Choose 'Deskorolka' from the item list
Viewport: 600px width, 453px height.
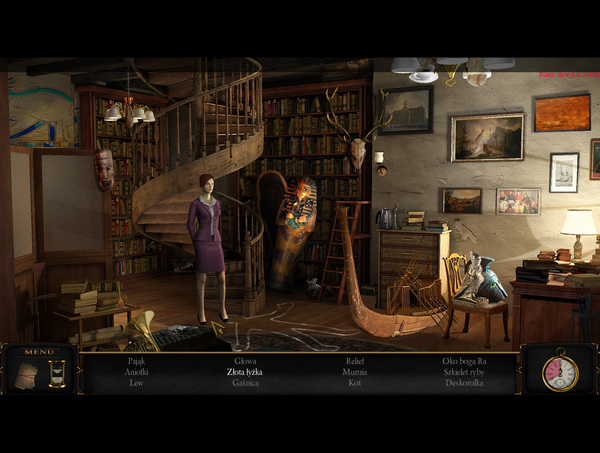[463, 383]
